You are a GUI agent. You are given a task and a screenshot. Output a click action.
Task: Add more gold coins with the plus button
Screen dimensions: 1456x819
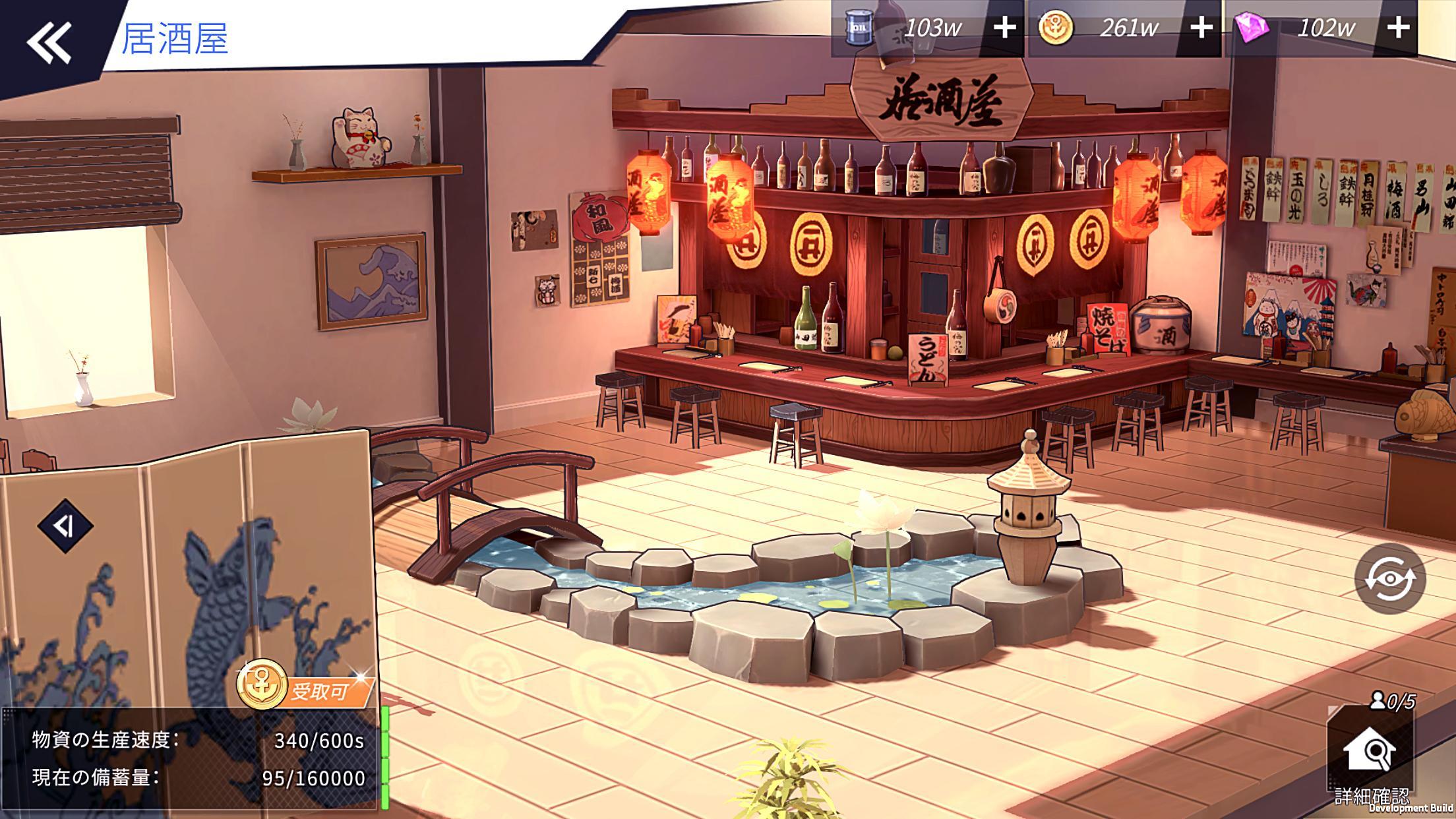tap(1201, 28)
